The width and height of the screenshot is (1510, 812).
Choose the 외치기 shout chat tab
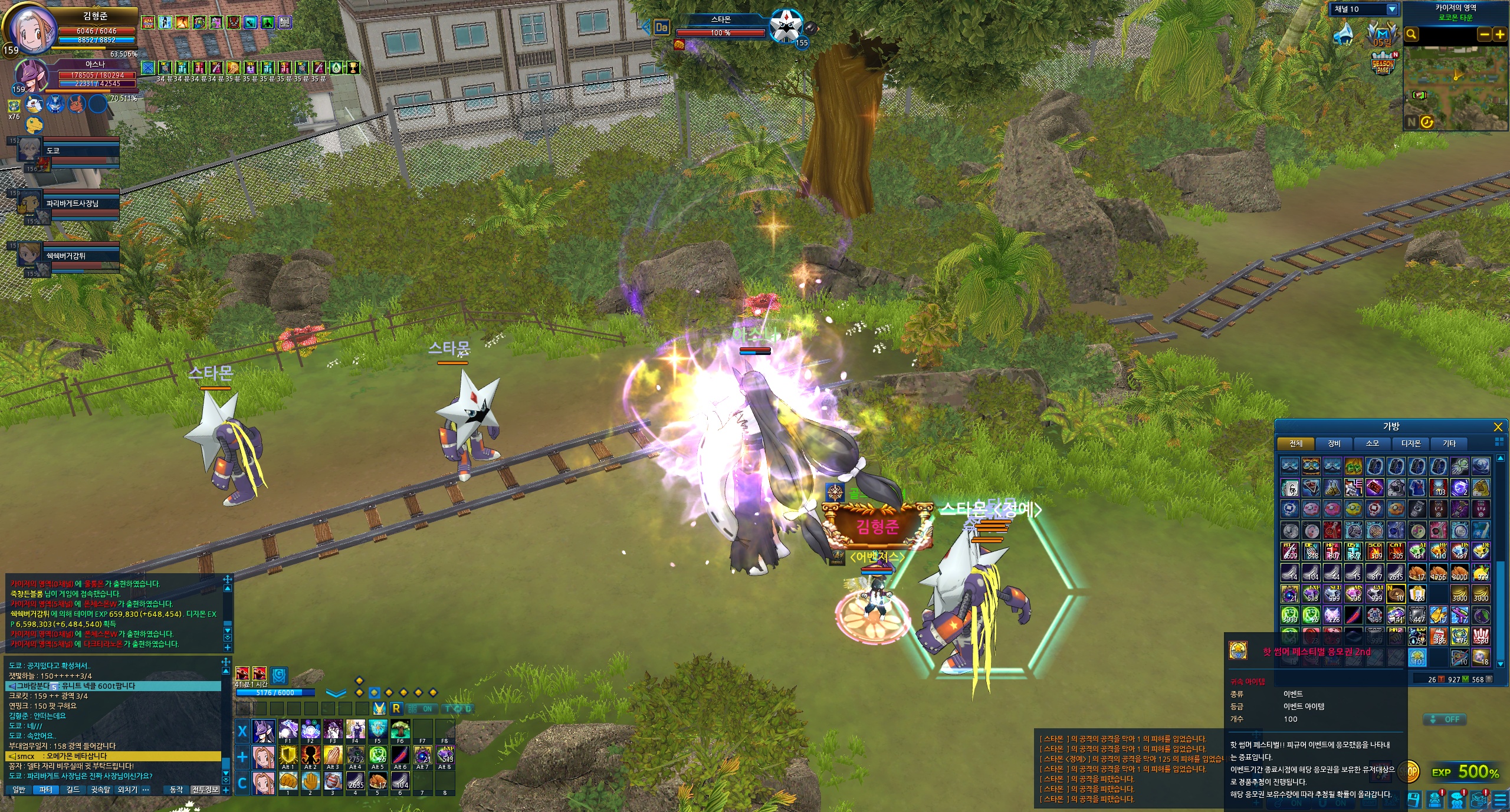[127, 790]
